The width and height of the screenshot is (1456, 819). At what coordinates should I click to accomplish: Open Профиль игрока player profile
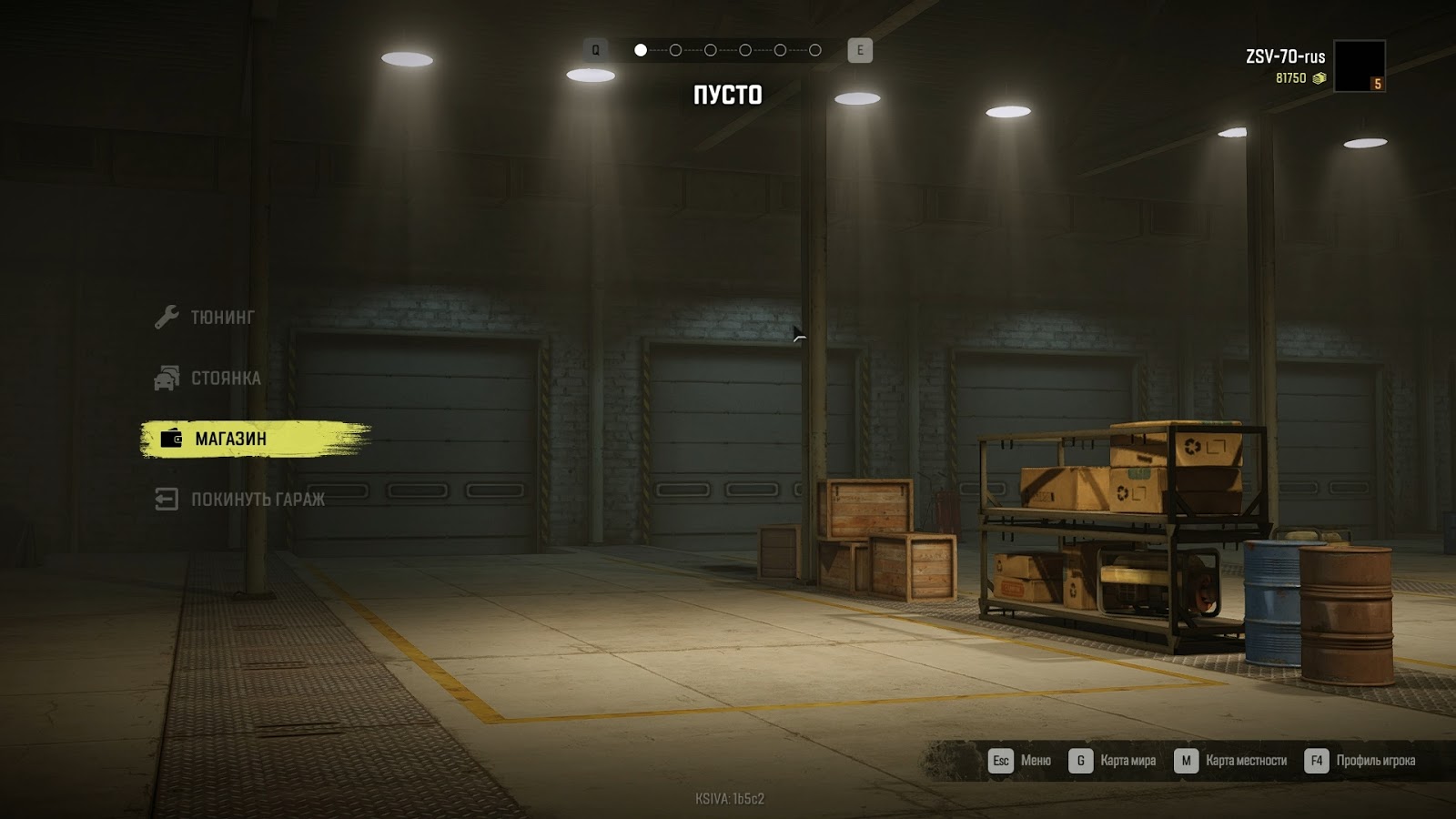click(1360, 761)
